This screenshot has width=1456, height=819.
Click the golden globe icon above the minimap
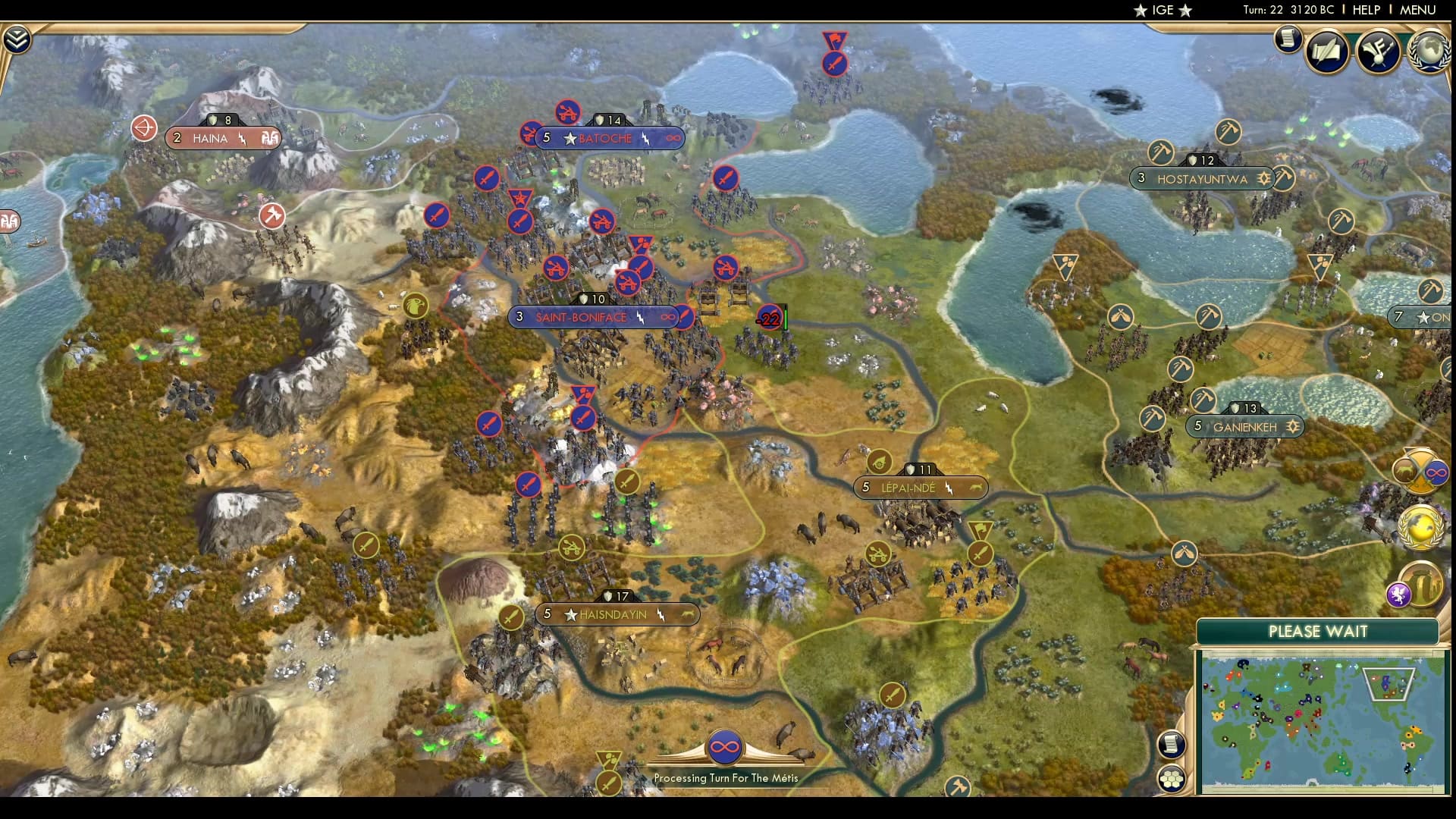[x=1422, y=527]
